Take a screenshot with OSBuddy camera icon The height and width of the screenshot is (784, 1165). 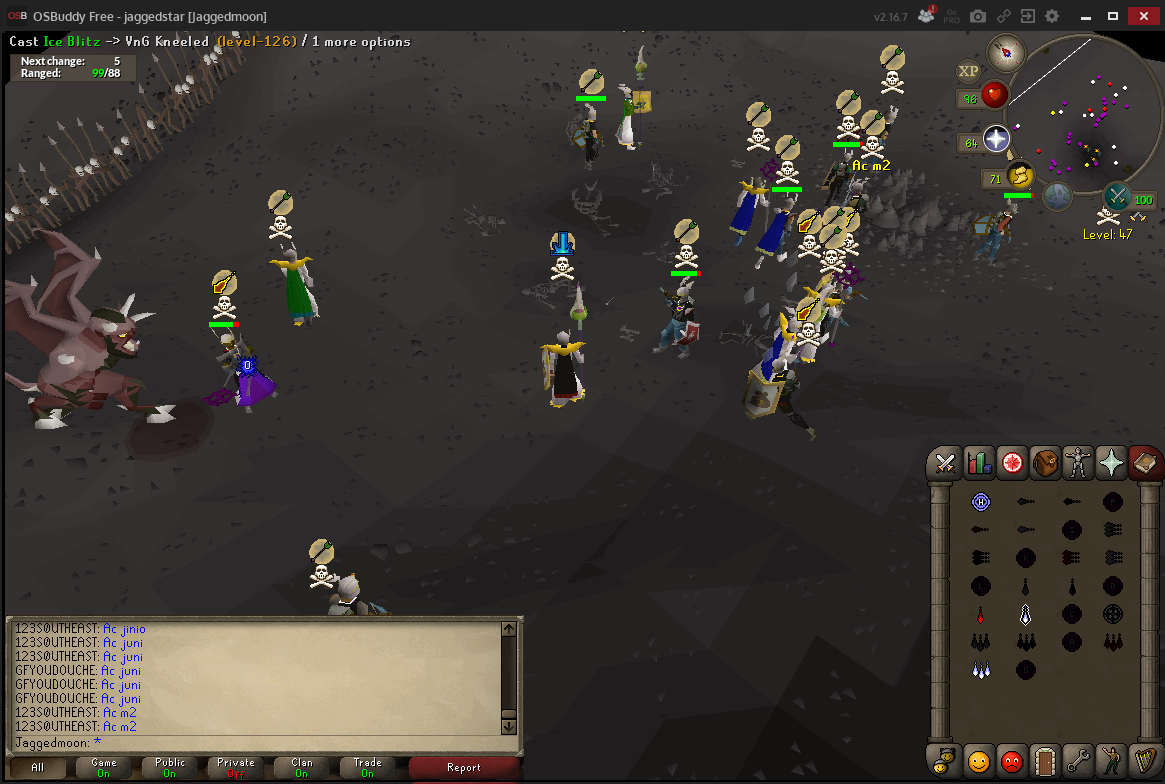coord(978,16)
